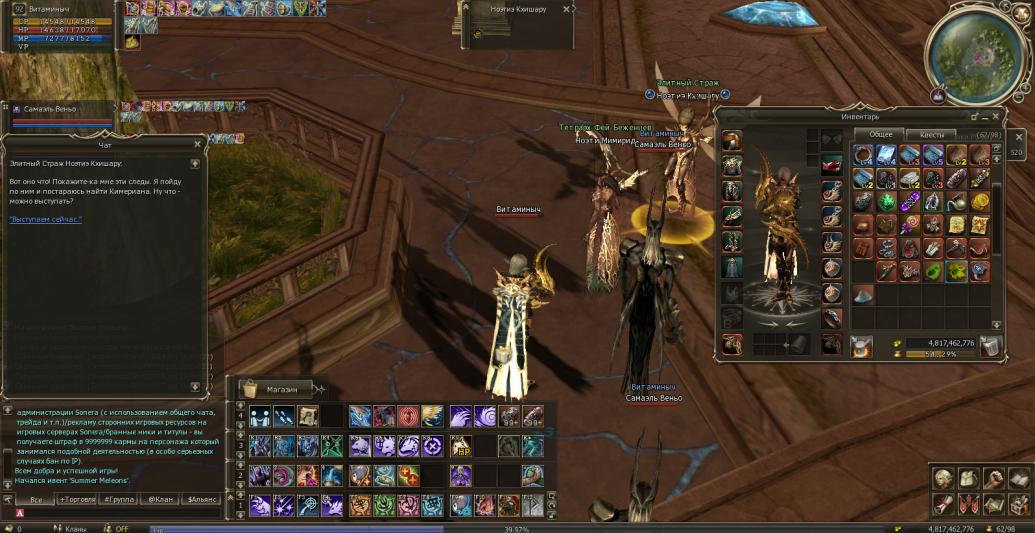Screen dimensions: 1035x533
Task: Switch to the Квесты inventory tab
Action: [931, 134]
